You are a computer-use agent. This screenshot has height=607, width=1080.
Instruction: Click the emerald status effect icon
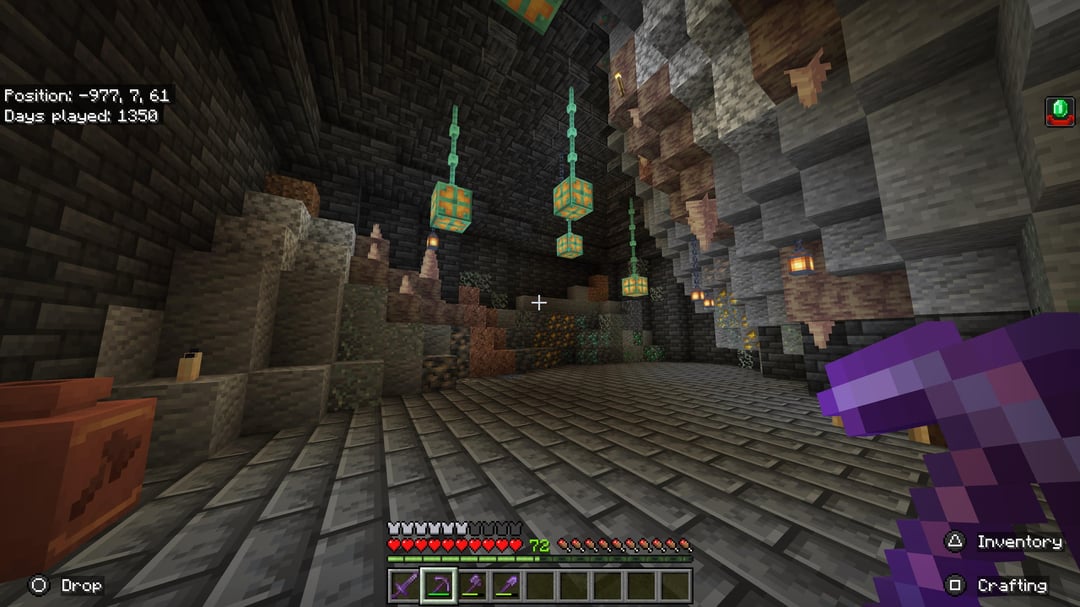tap(1059, 111)
